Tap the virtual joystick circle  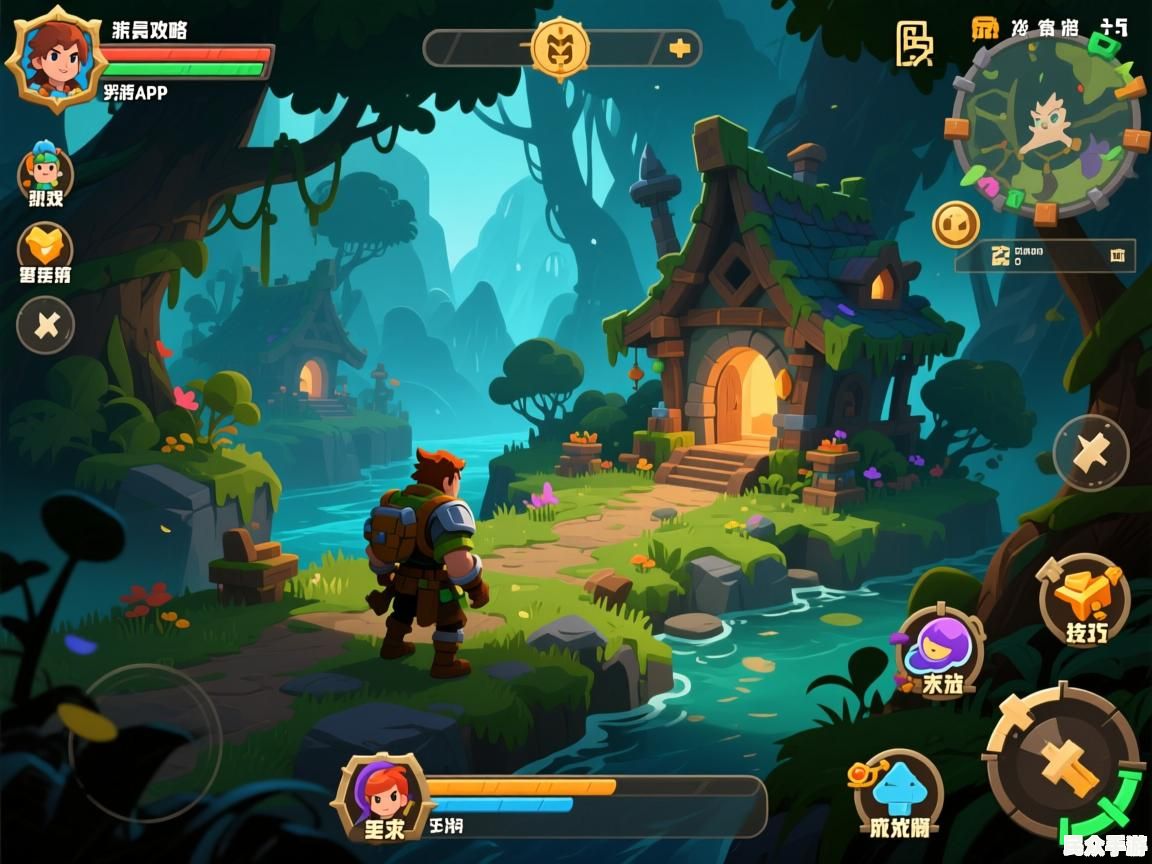[145, 742]
